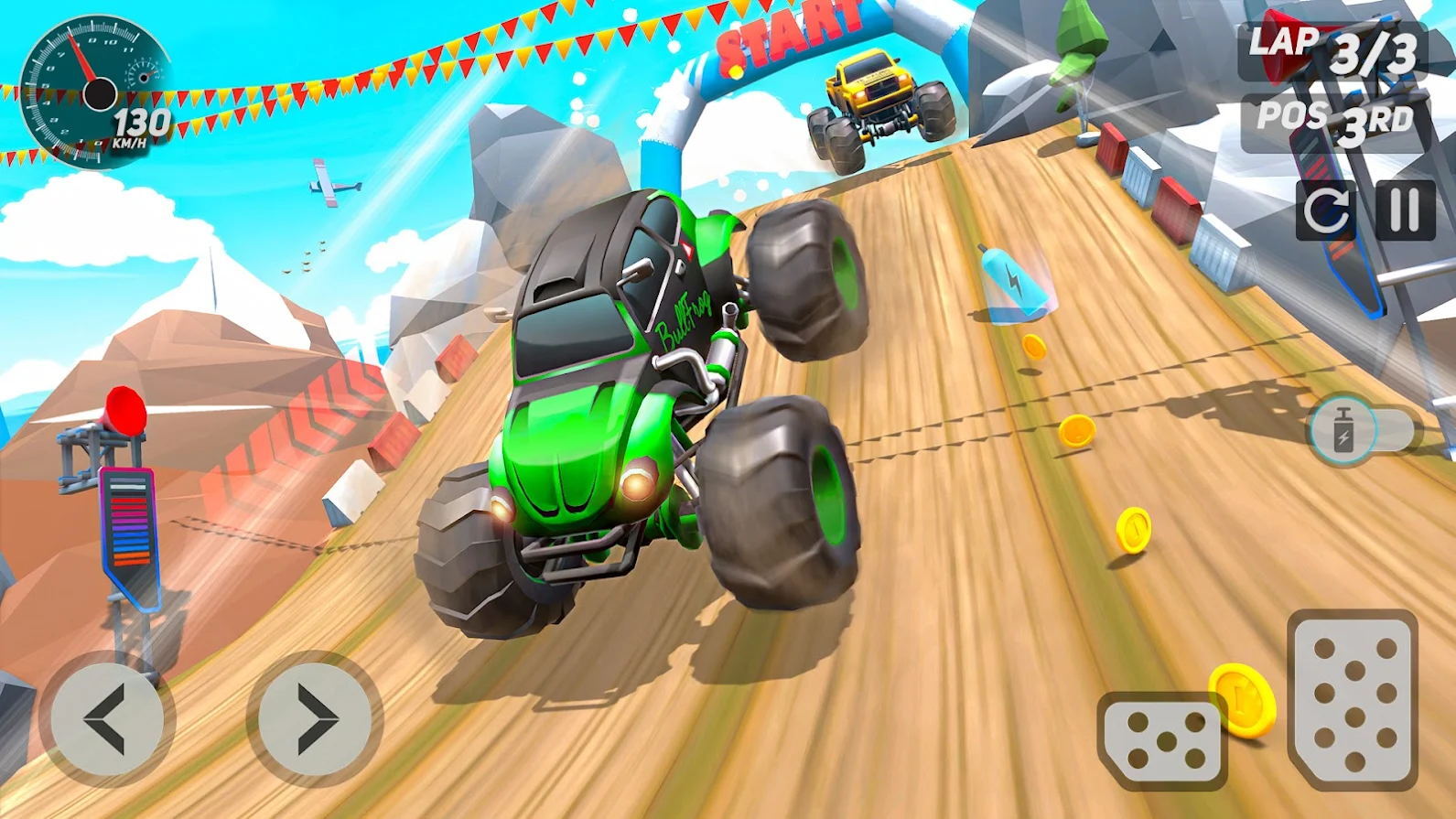Pause the race
This screenshot has height=819, width=1456.
click(x=1405, y=210)
